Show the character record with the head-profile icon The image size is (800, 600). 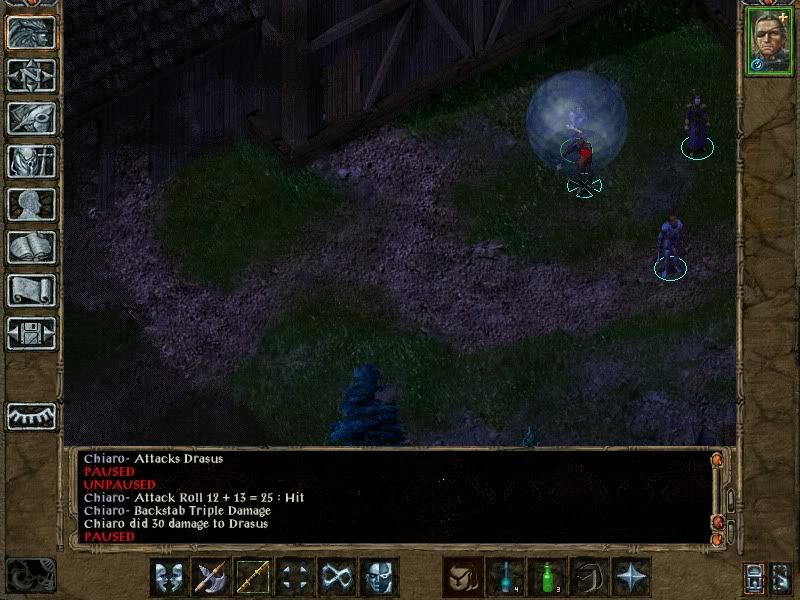coord(31,204)
